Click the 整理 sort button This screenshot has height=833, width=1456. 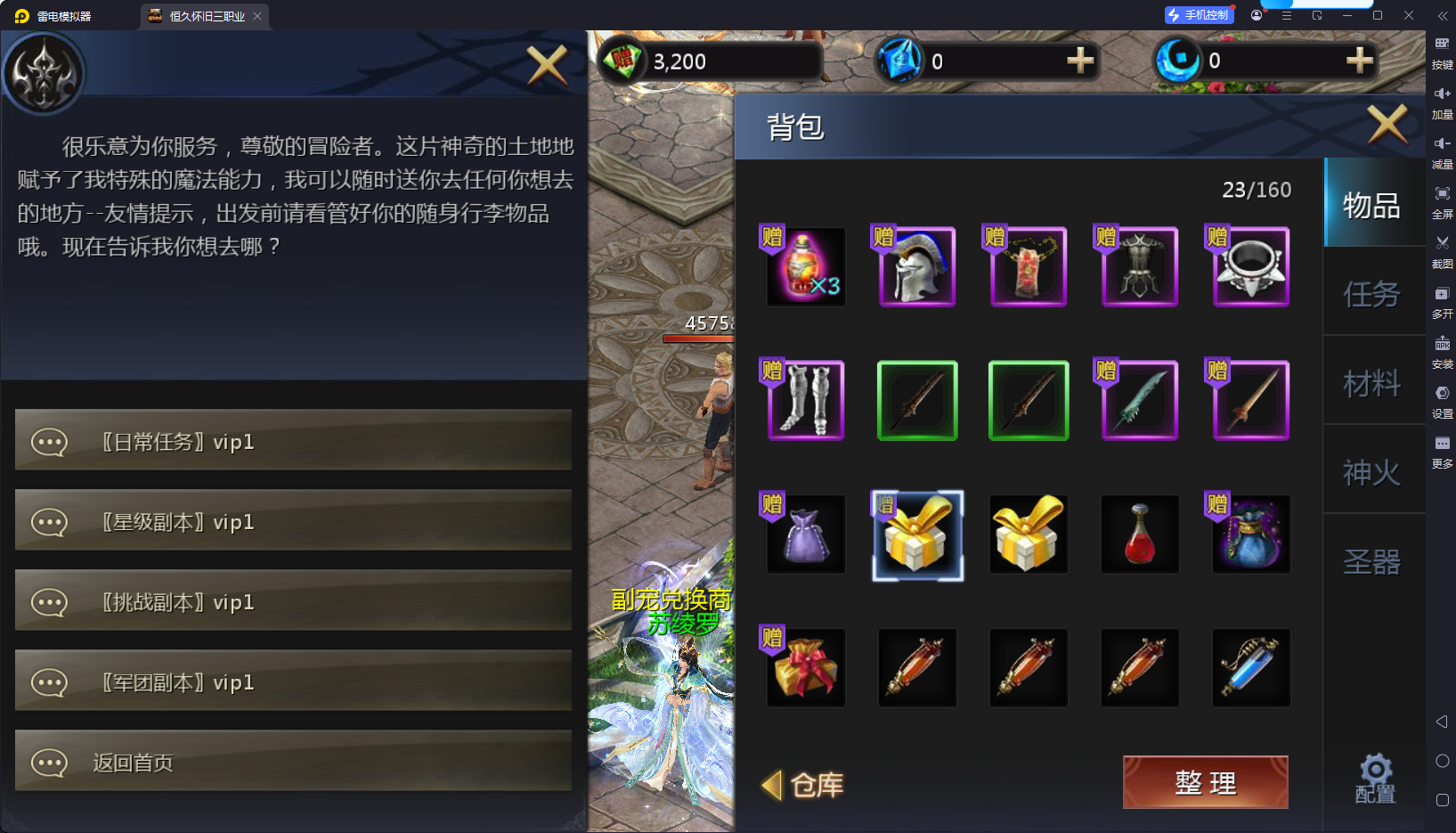click(1205, 782)
